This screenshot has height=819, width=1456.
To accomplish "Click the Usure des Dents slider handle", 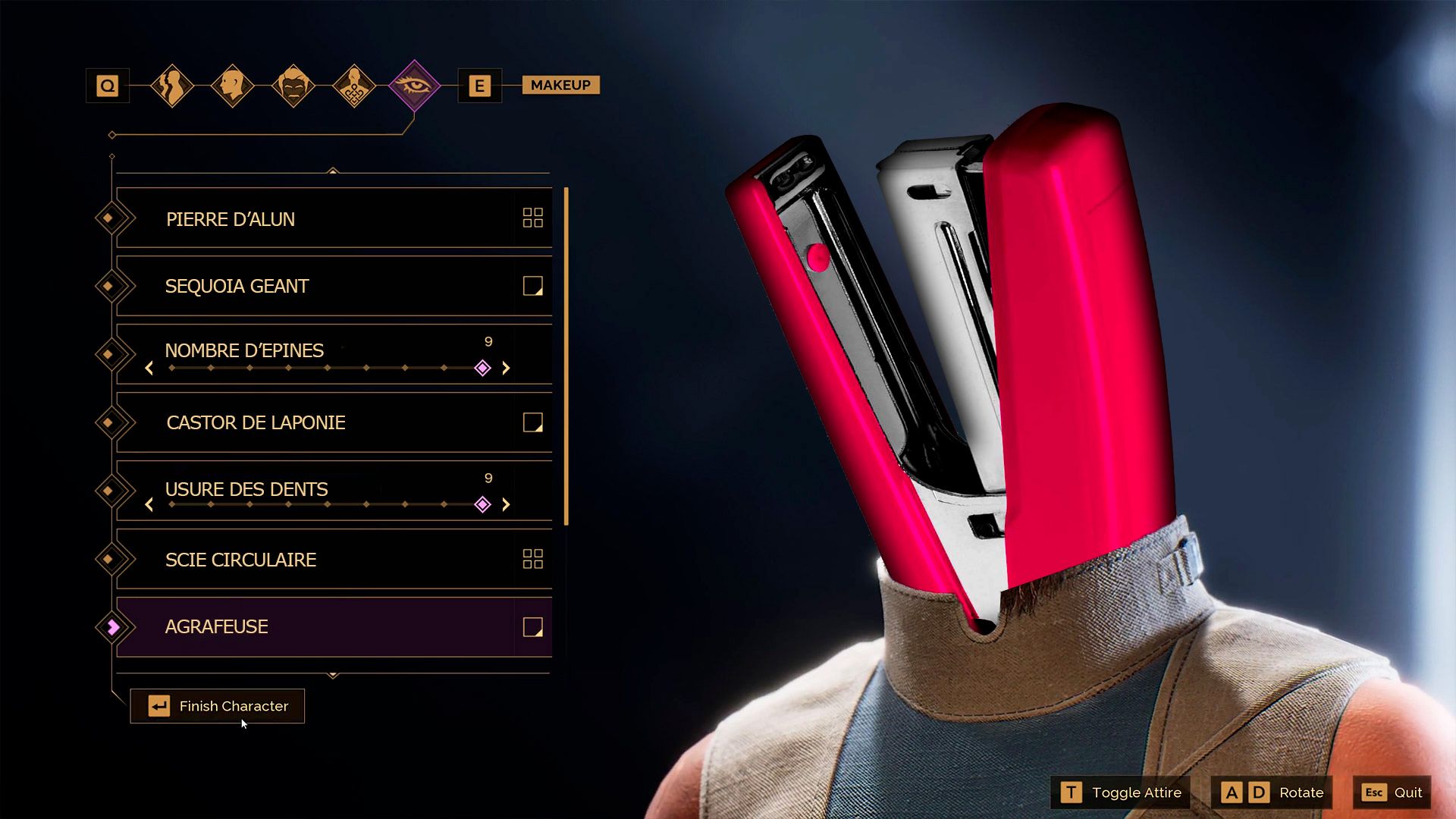I will (x=482, y=505).
